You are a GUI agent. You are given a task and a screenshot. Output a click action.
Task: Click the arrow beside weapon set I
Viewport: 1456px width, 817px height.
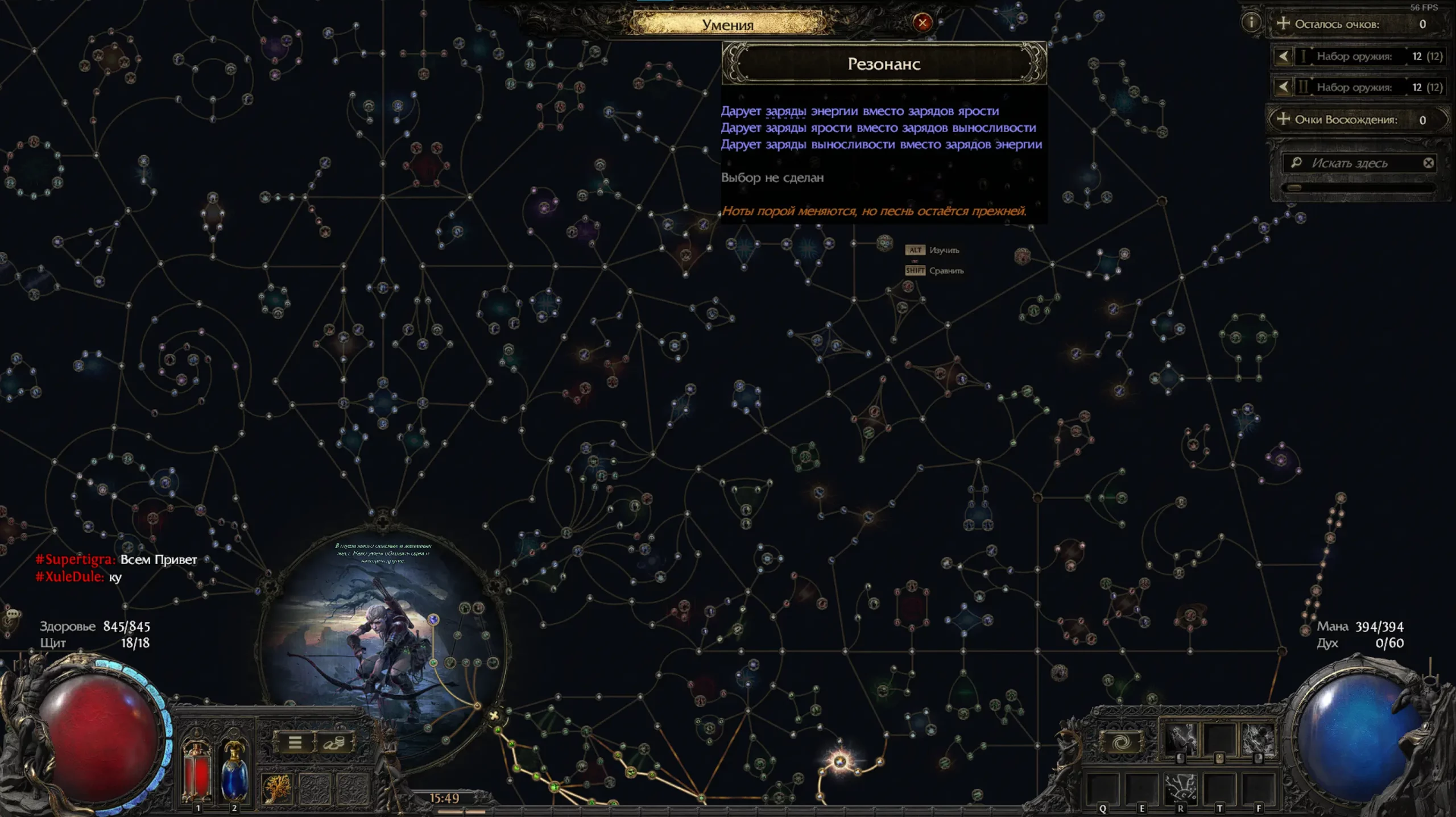tap(1283, 56)
